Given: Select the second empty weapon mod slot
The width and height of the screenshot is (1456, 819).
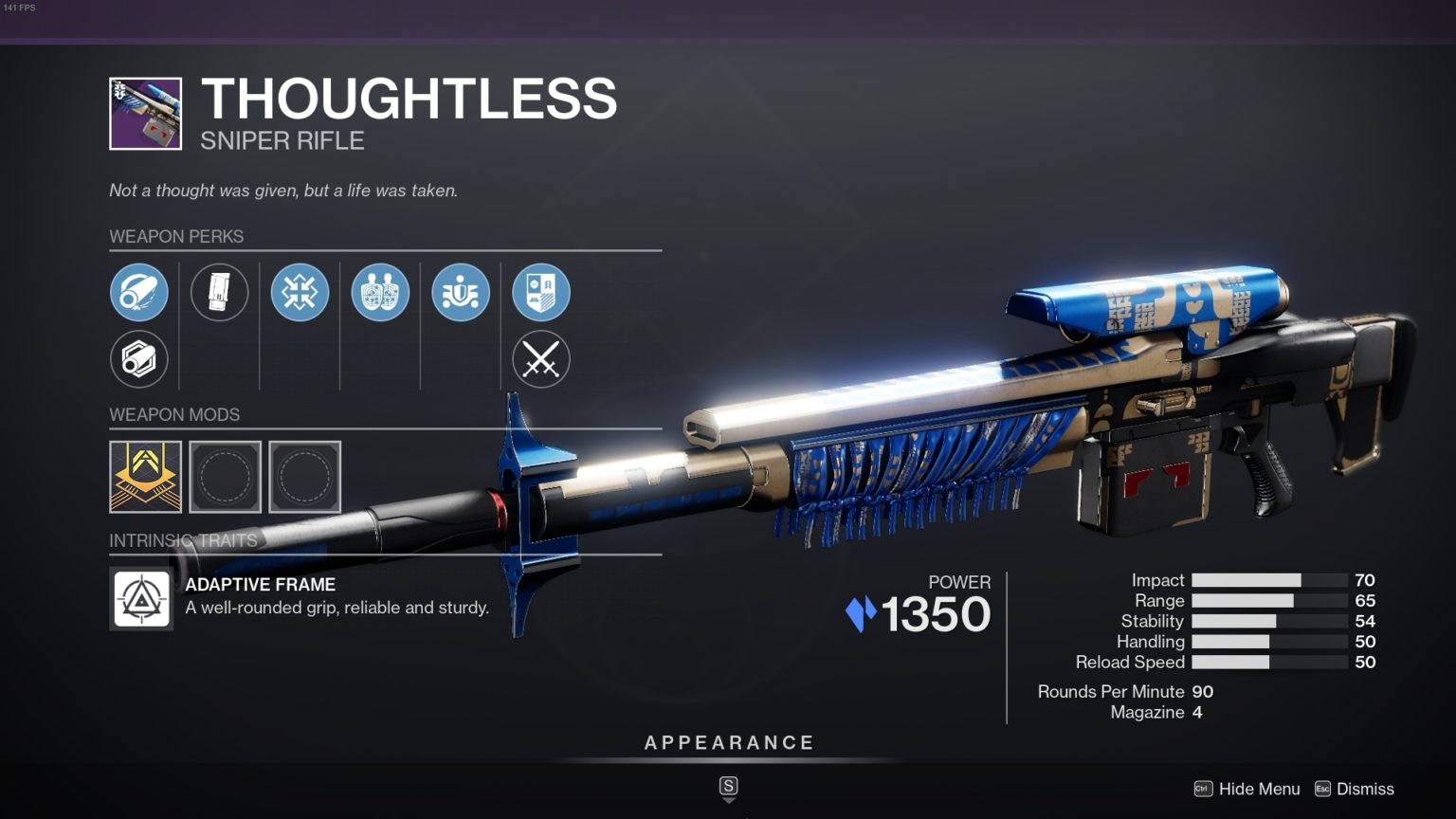Looking at the screenshot, I should click(225, 477).
